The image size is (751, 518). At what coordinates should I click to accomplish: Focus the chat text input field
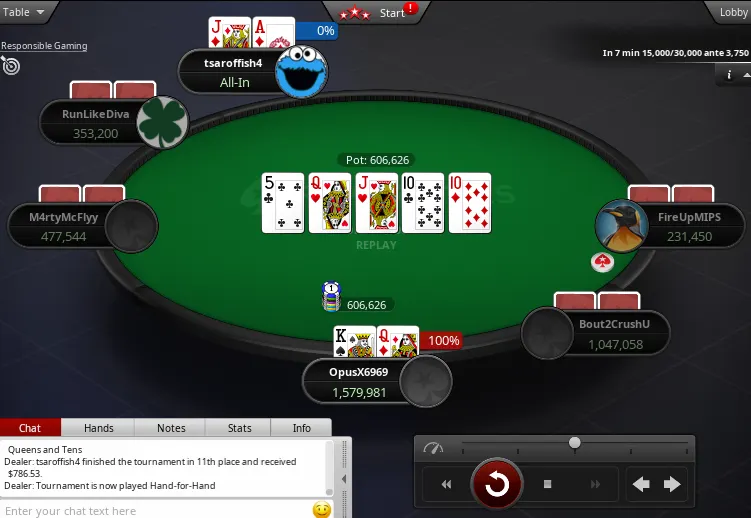click(155, 511)
